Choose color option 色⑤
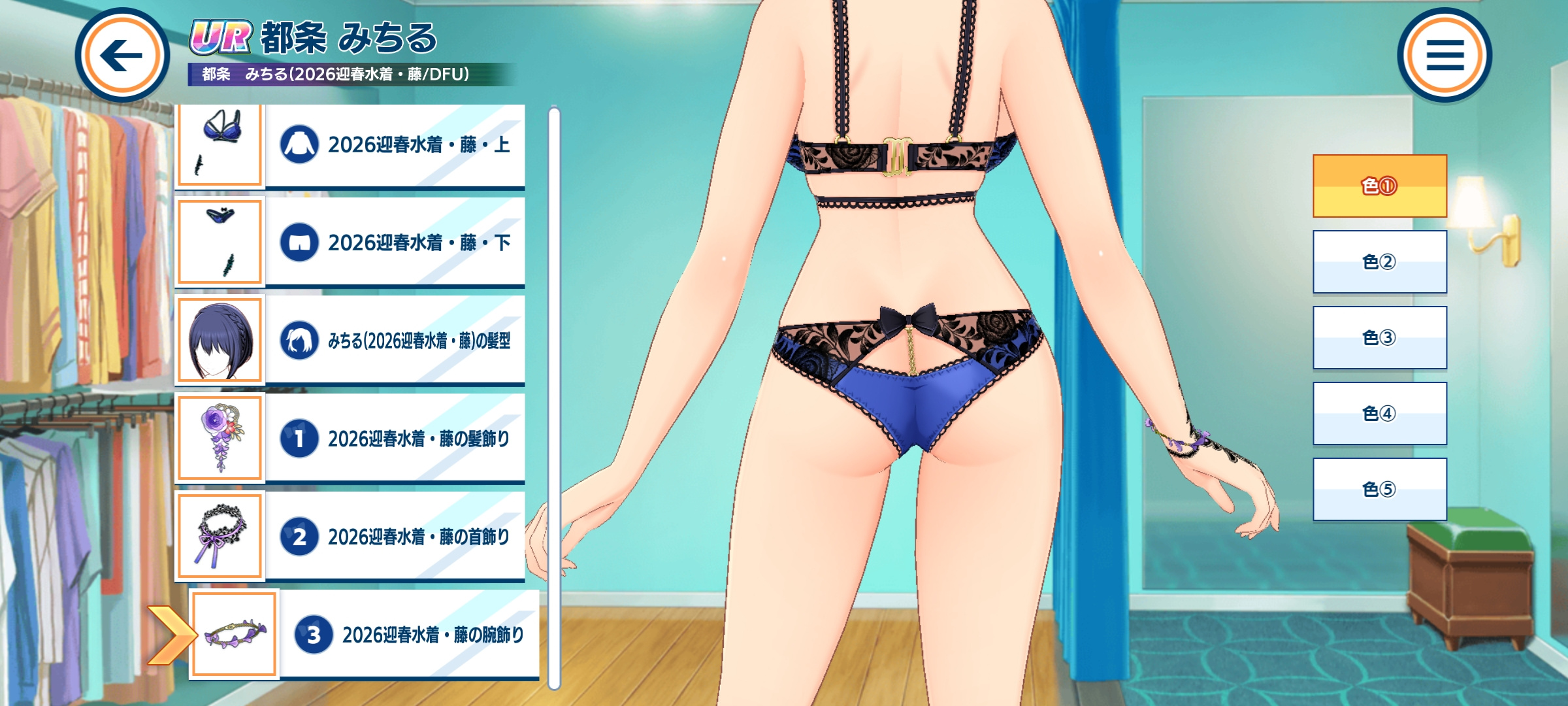The width and height of the screenshot is (1568, 706). [1380, 489]
